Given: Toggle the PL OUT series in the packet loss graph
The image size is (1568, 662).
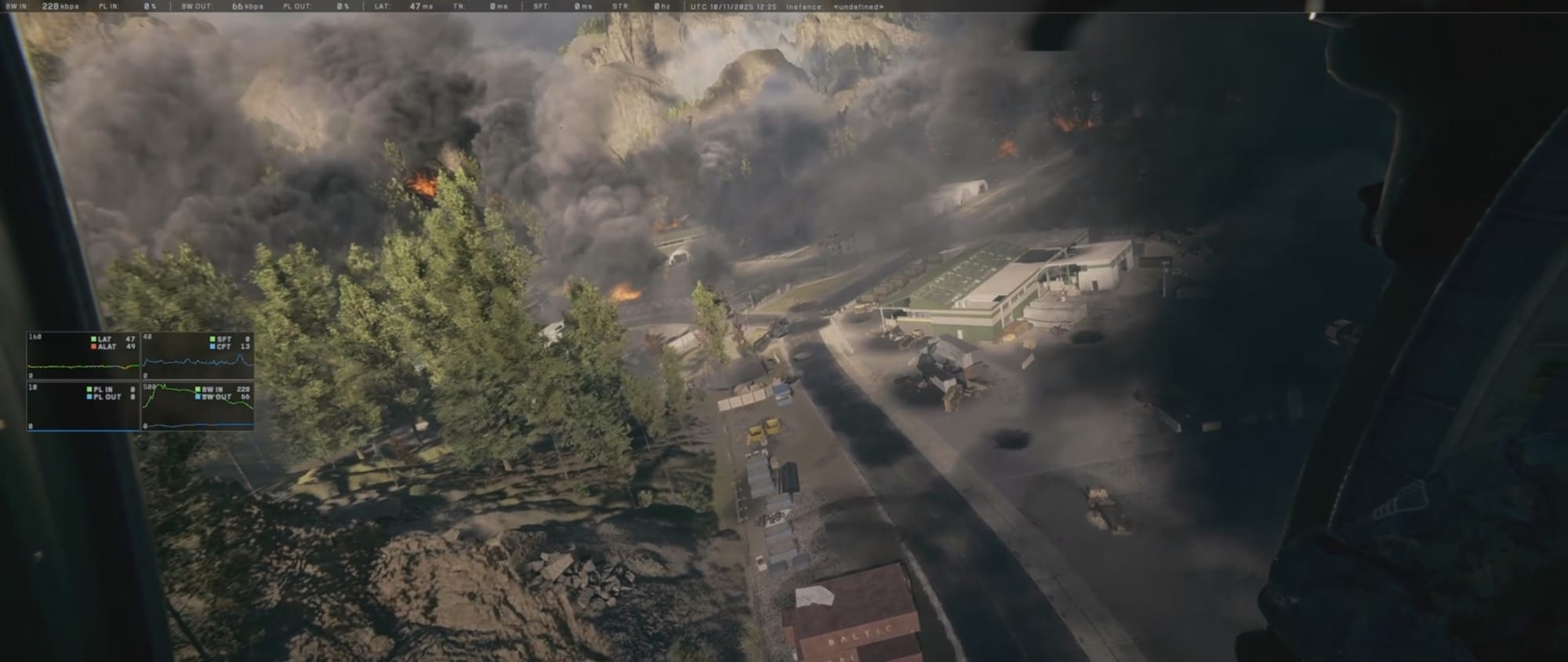Looking at the screenshot, I should (89, 397).
